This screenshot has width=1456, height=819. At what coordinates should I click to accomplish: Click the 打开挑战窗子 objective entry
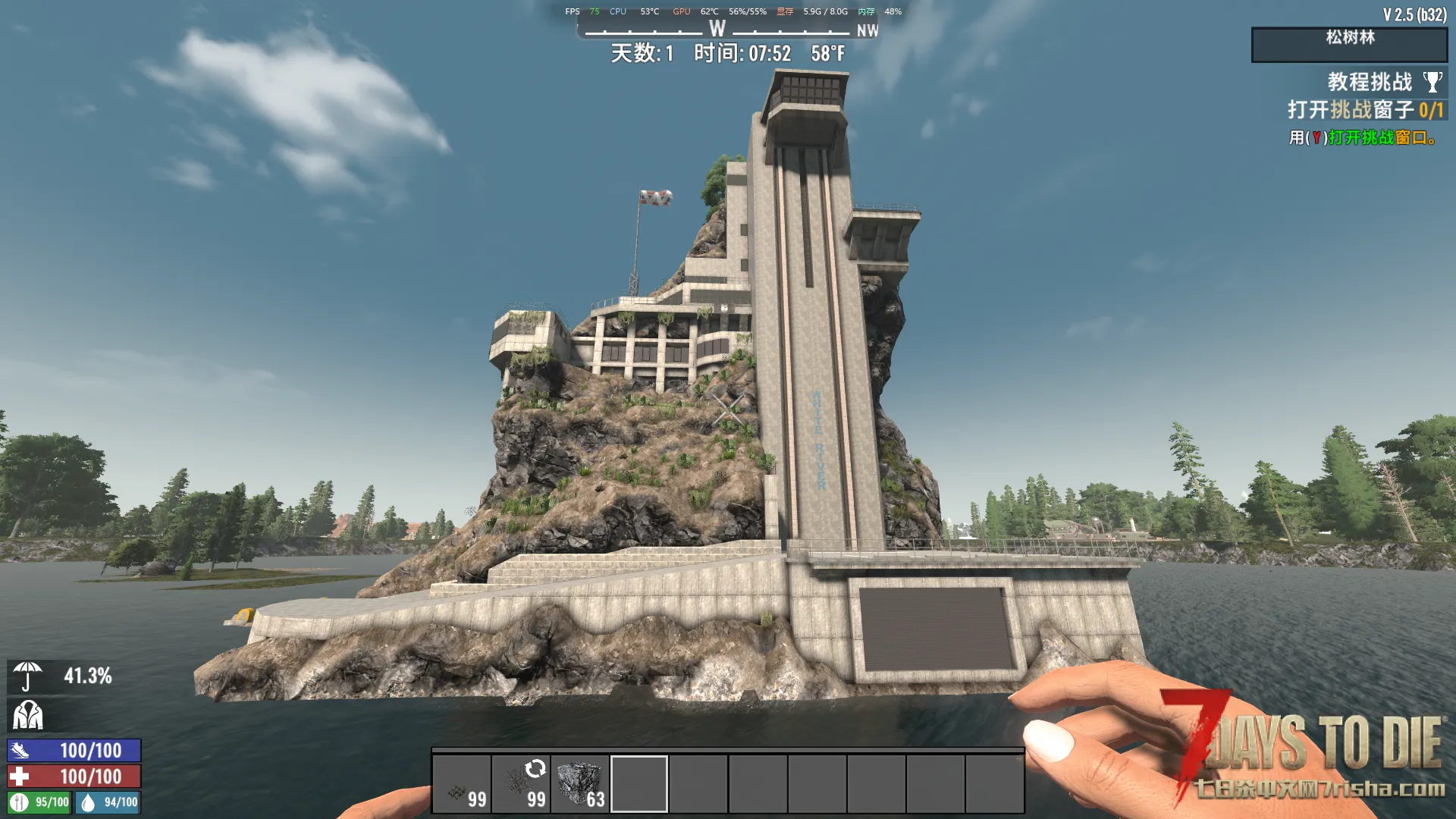click(x=1364, y=110)
